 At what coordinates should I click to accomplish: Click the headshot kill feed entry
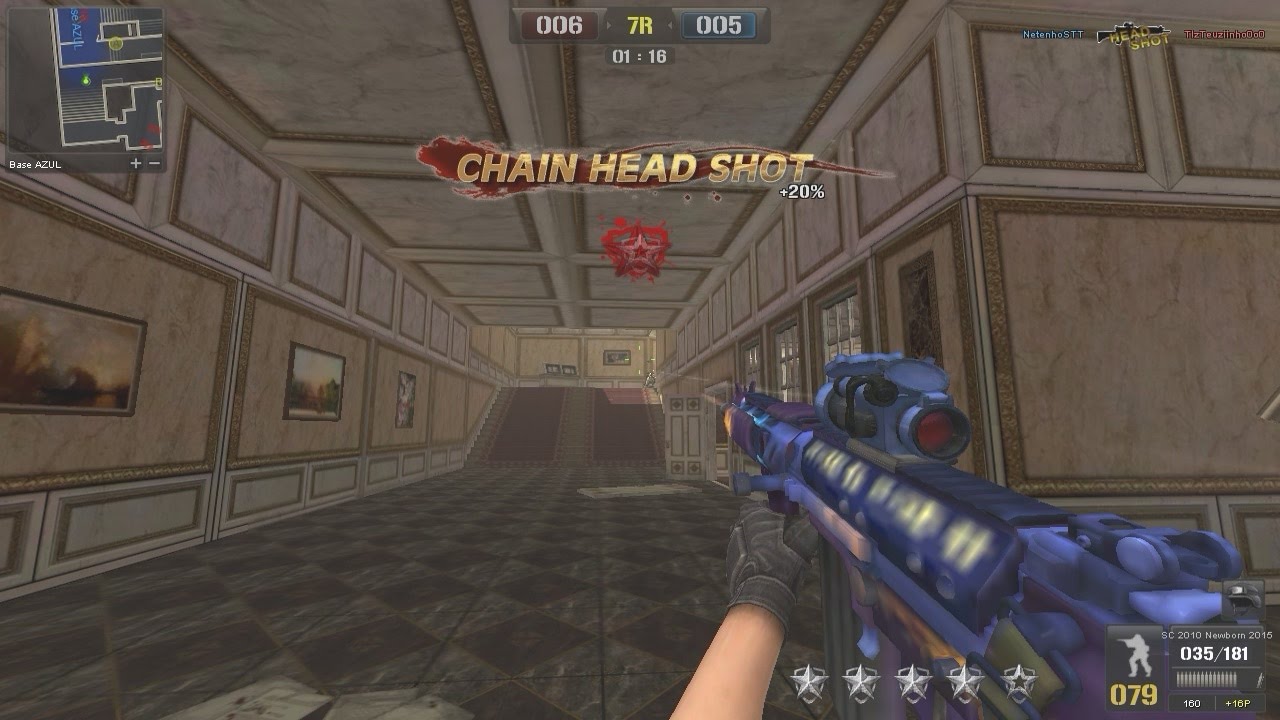[1142, 35]
